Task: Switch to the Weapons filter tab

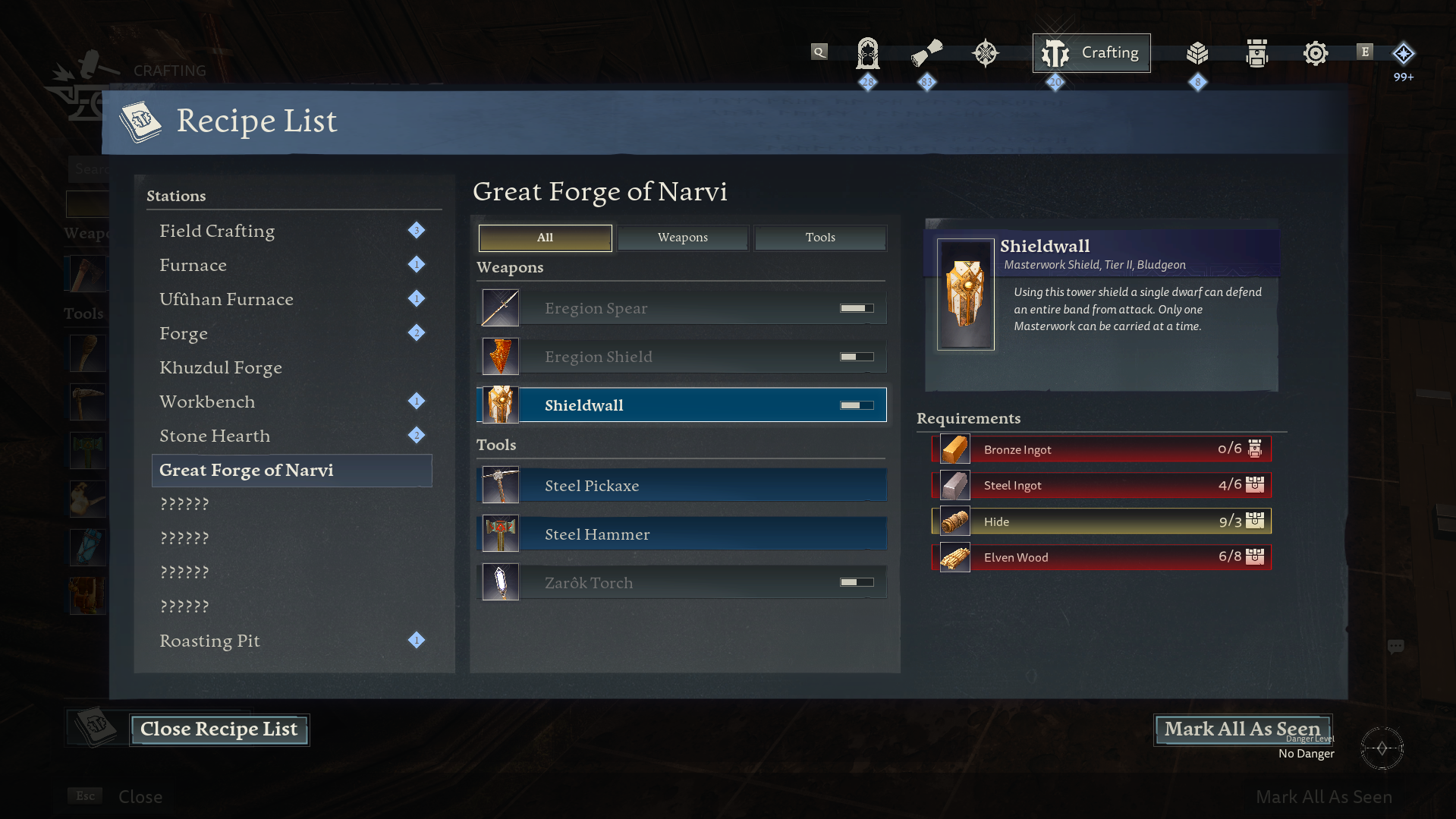Action: 682,238
